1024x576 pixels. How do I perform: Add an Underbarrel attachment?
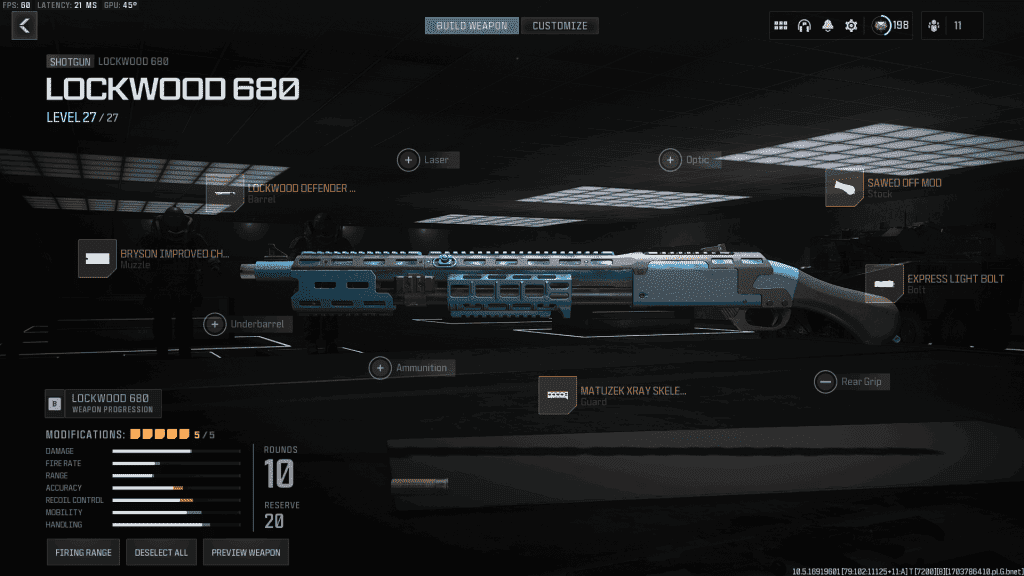[214, 324]
